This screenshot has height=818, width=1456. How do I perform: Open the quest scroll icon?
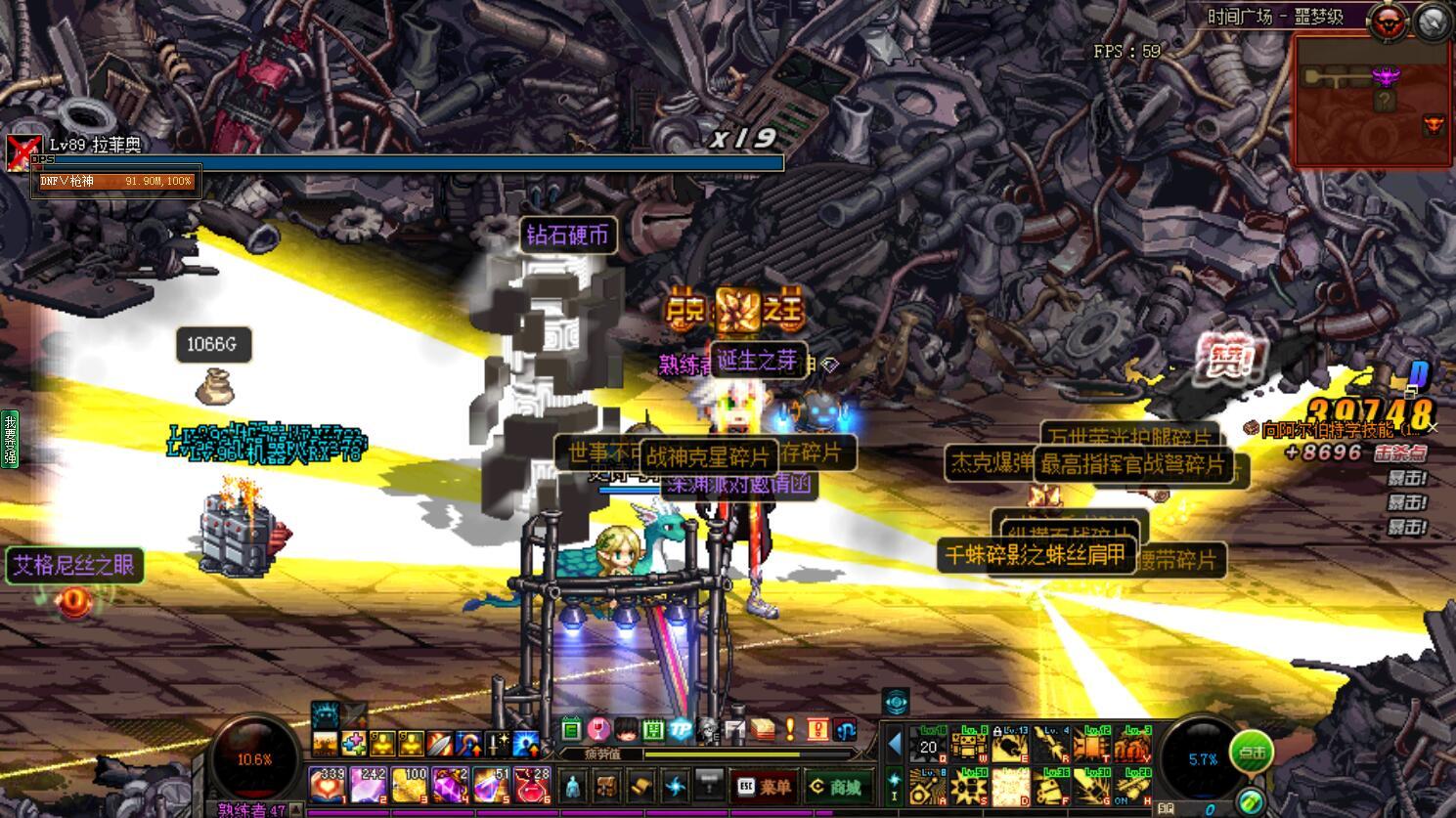coord(640,786)
